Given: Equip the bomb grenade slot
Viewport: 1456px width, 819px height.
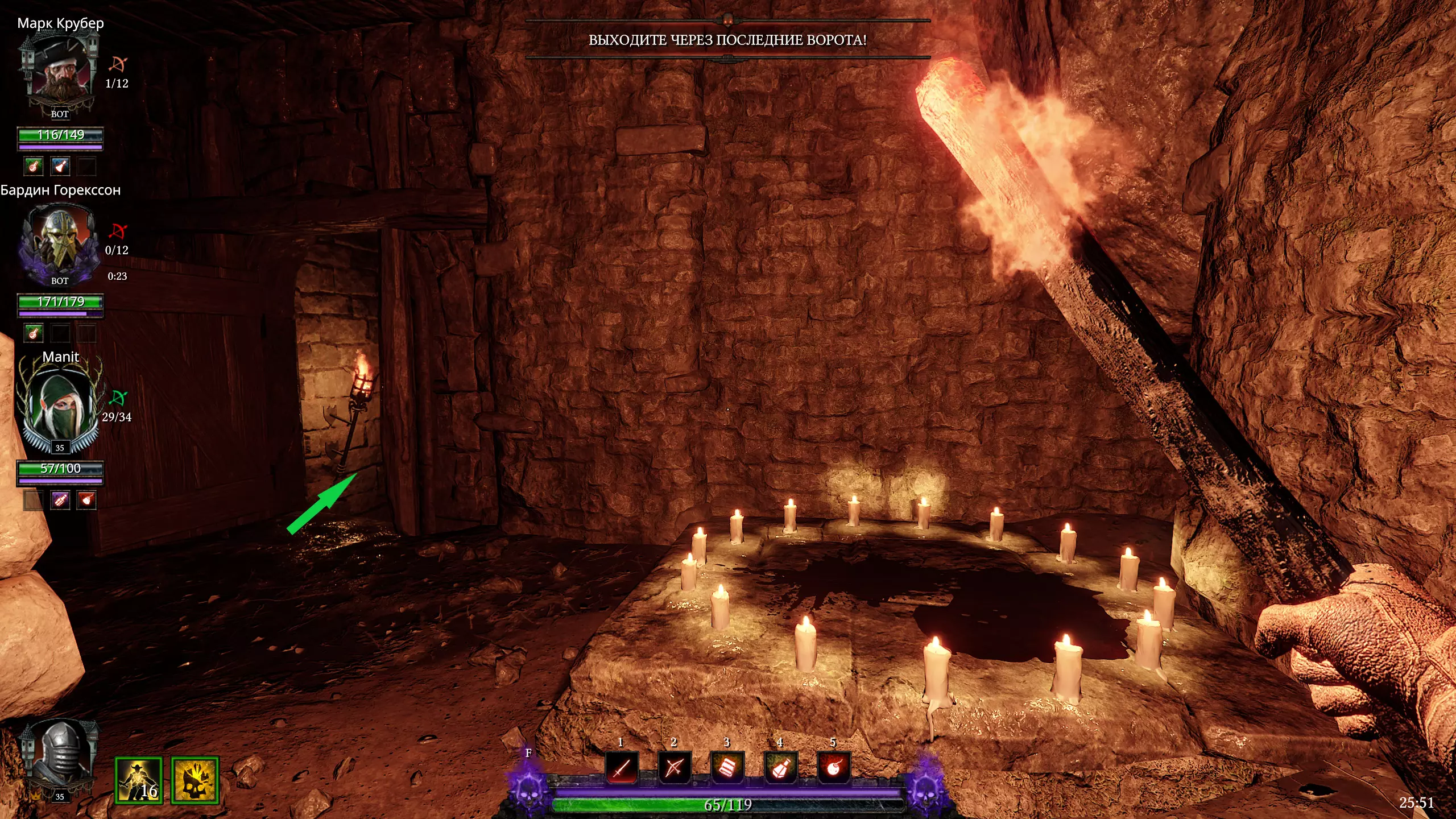Looking at the screenshot, I should pyautogui.click(x=833, y=768).
